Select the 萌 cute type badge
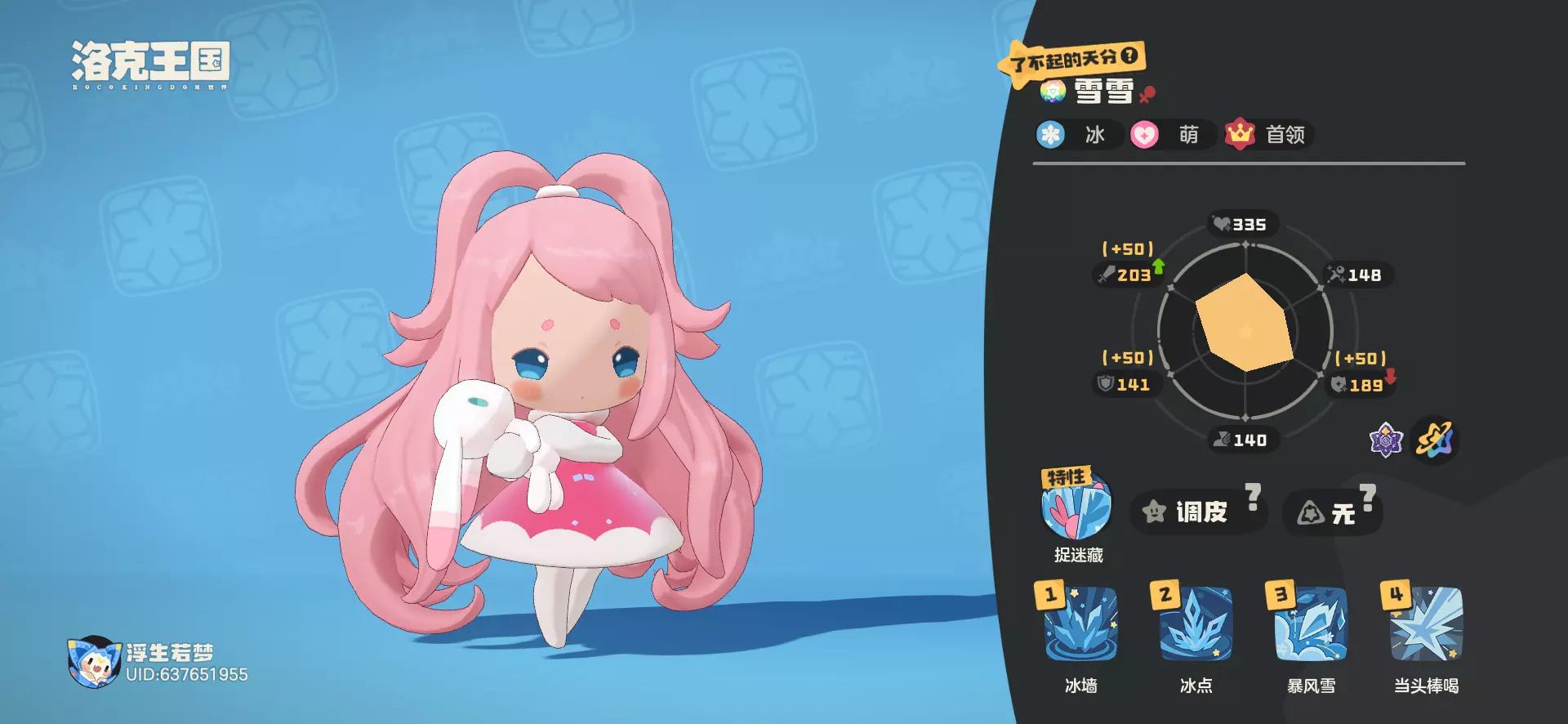This screenshot has width=1568, height=724. pyautogui.click(x=1145, y=135)
